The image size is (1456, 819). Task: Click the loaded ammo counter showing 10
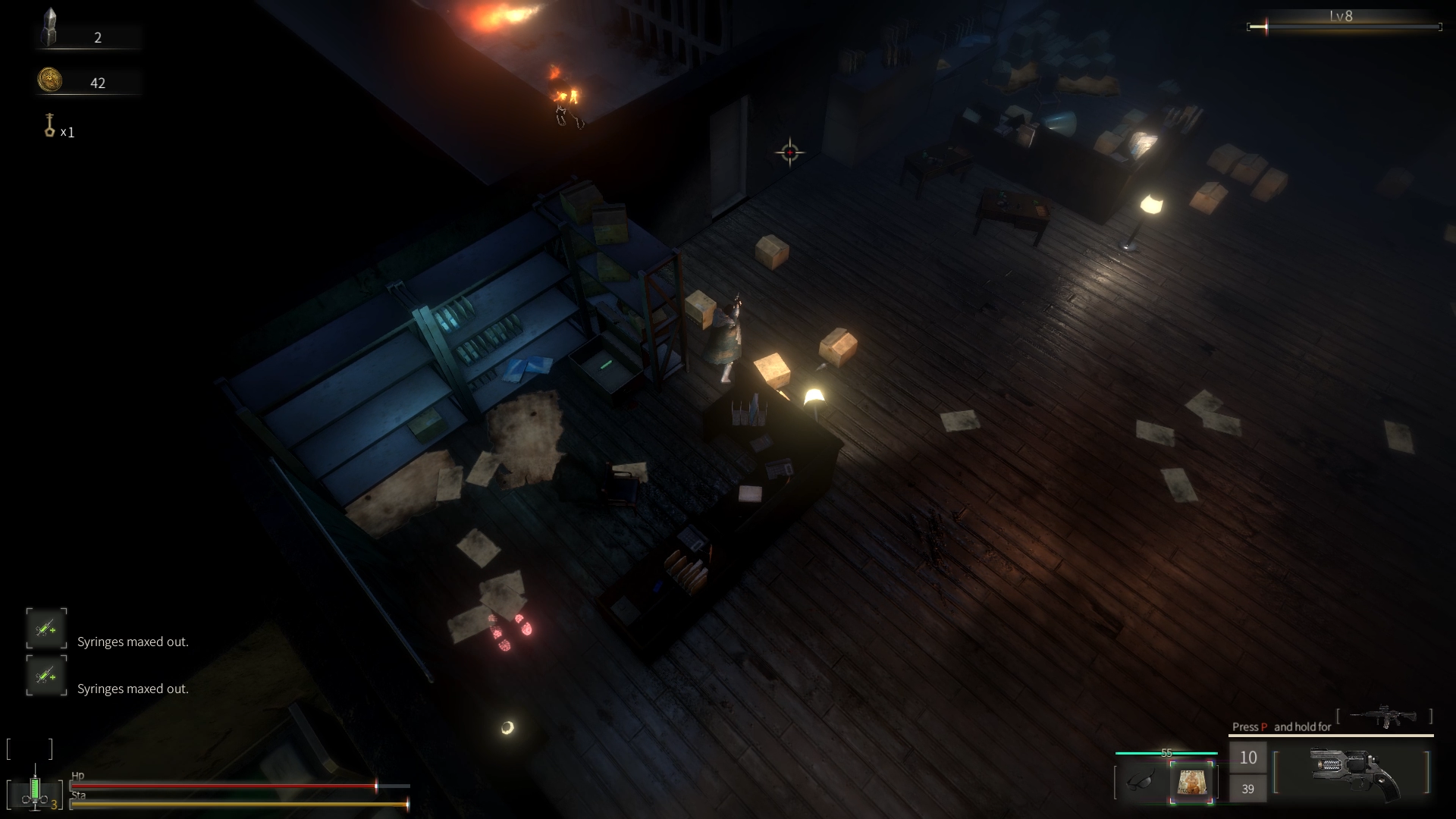tap(1248, 757)
